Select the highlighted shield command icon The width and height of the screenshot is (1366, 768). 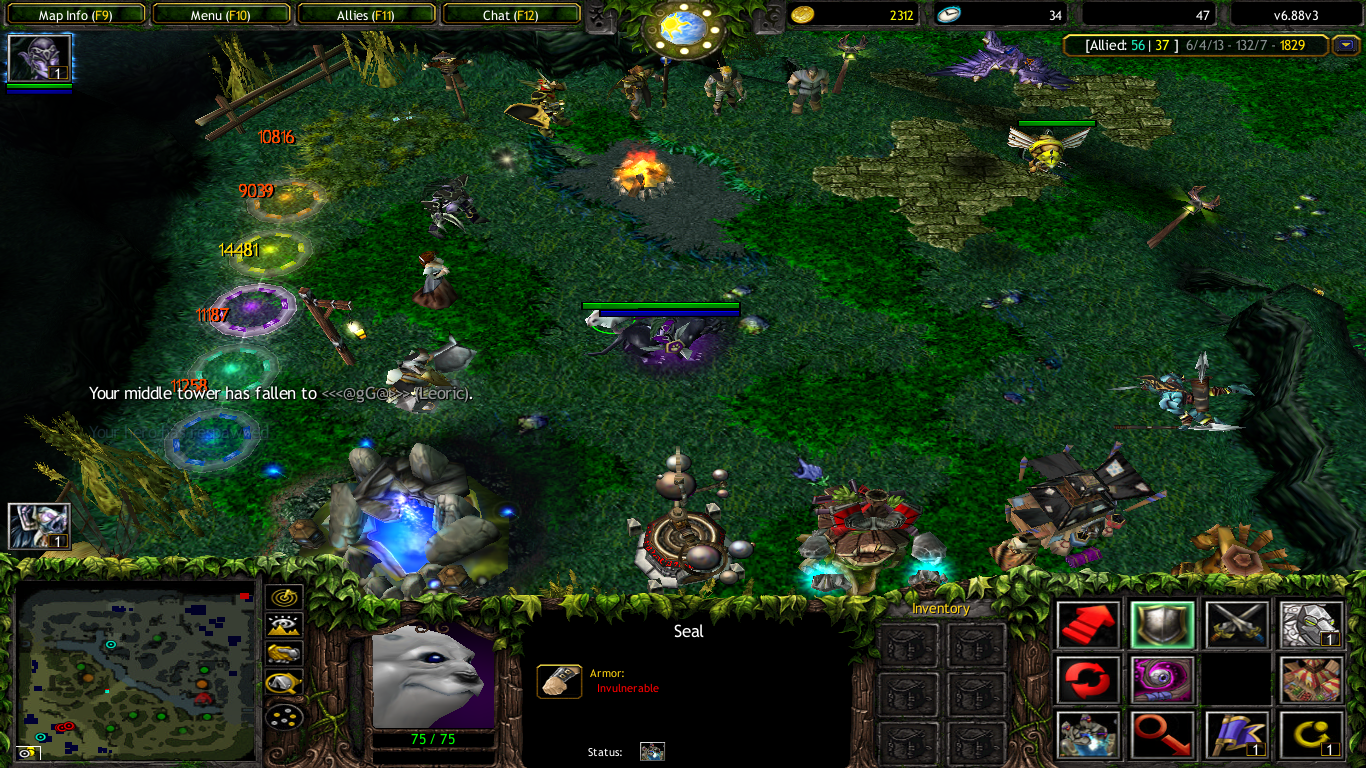tap(1162, 625)
